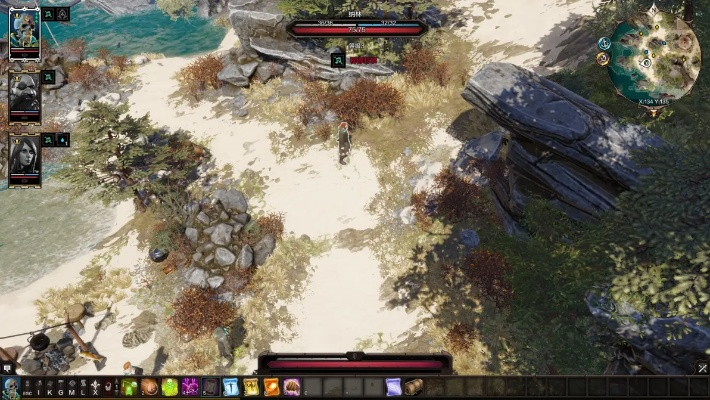Activate the purple magic skill icon
Image resolution: width=710 pixels, height=400 pixels.
tap(190, 387)
